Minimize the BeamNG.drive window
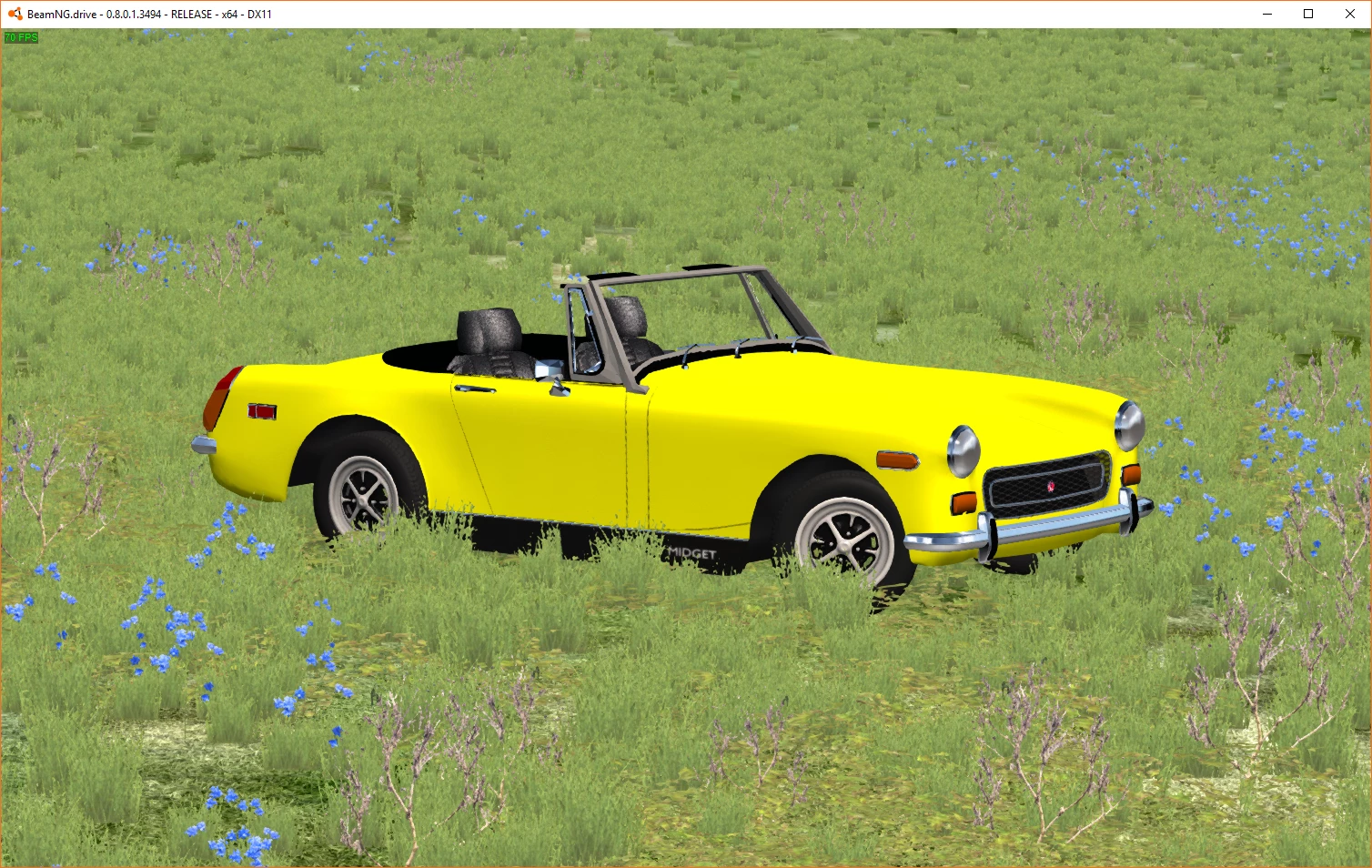This screenshot has height=868, width=1372. (1266, 14)
